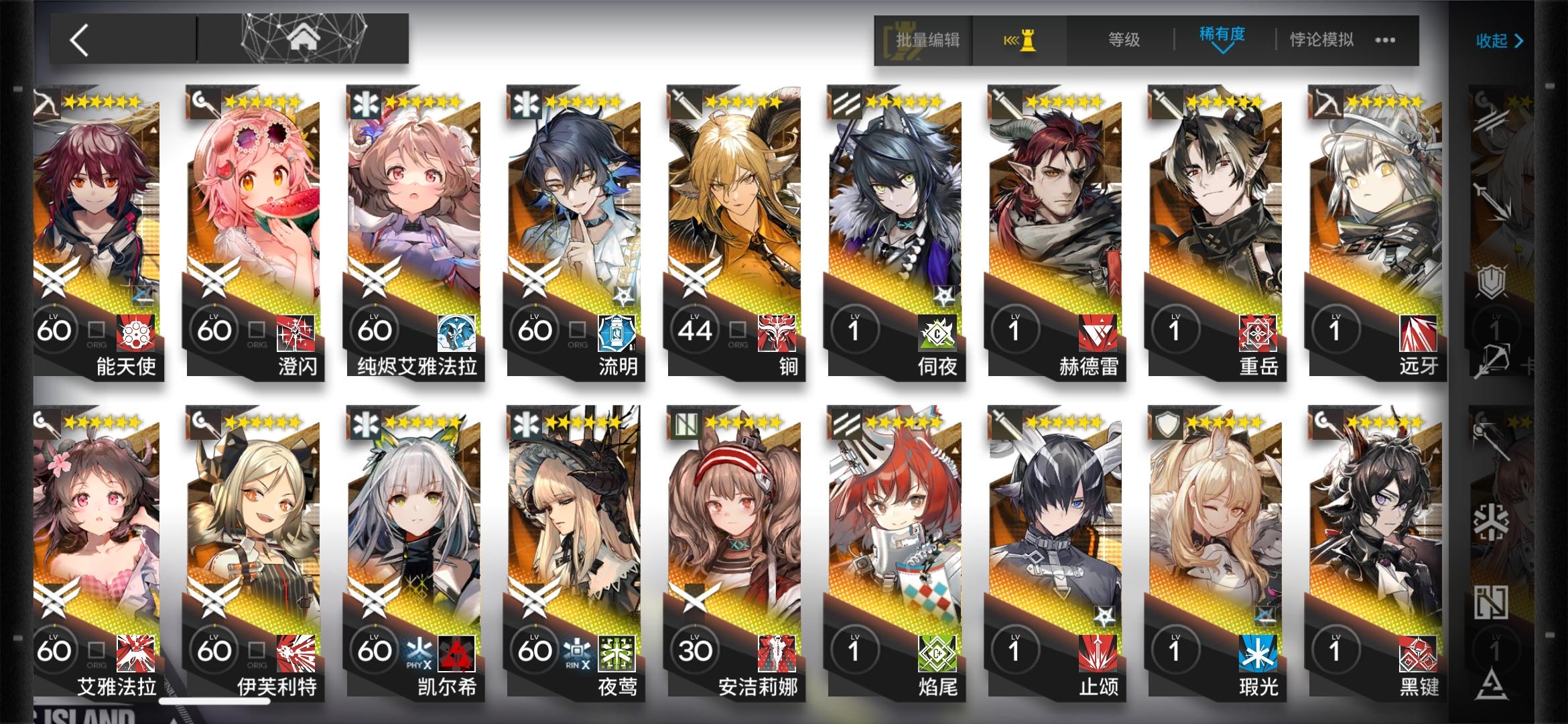Tap the home icon in the top bar
This screenshot has height=724, width=1568.
(x=306, y=38)
